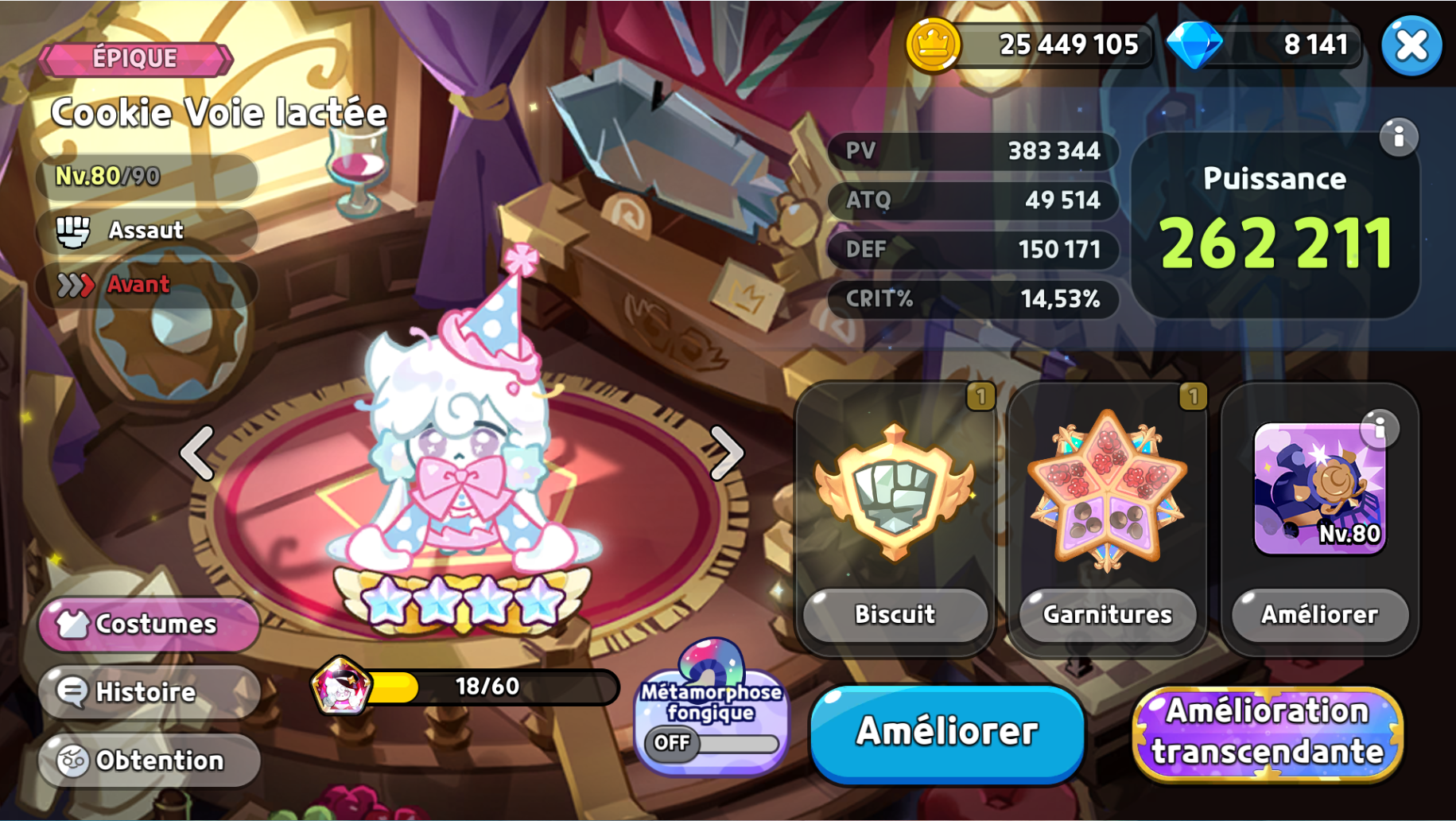Tap the gold coin currency icon
Viewport: 1456px width, 821px height.
click(933, 45)
